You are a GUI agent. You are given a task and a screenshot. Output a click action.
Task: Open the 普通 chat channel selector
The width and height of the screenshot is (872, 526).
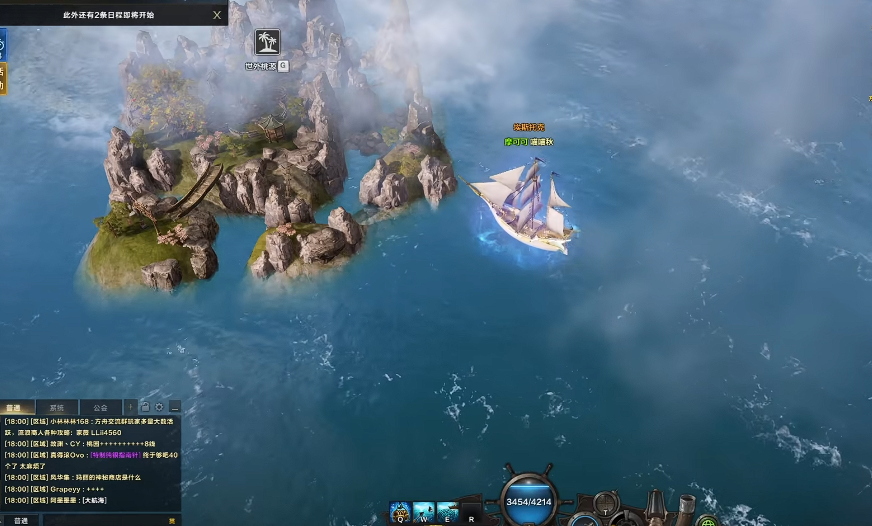(19, 520)
